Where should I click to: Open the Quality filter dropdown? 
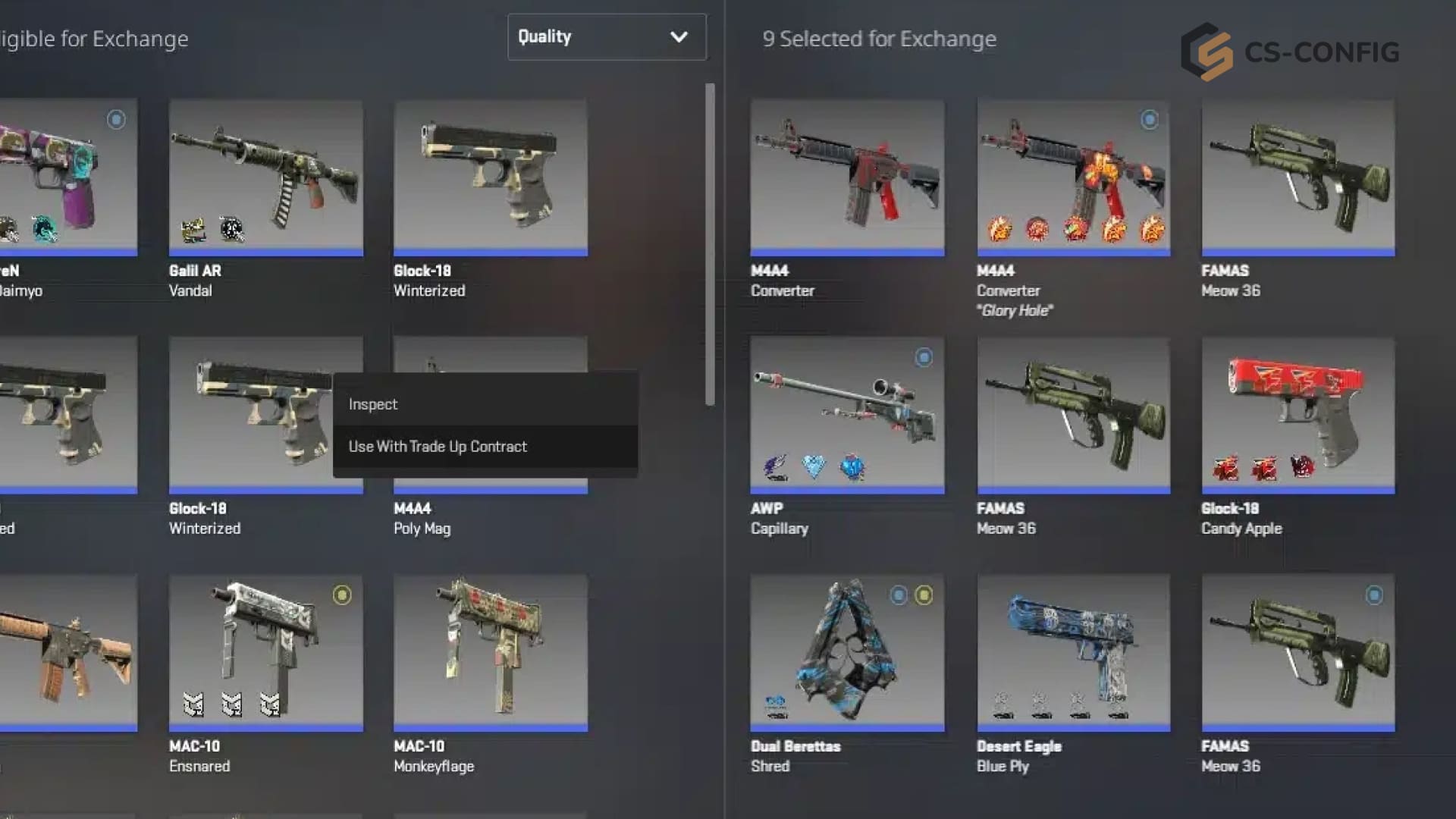(606, 36)
